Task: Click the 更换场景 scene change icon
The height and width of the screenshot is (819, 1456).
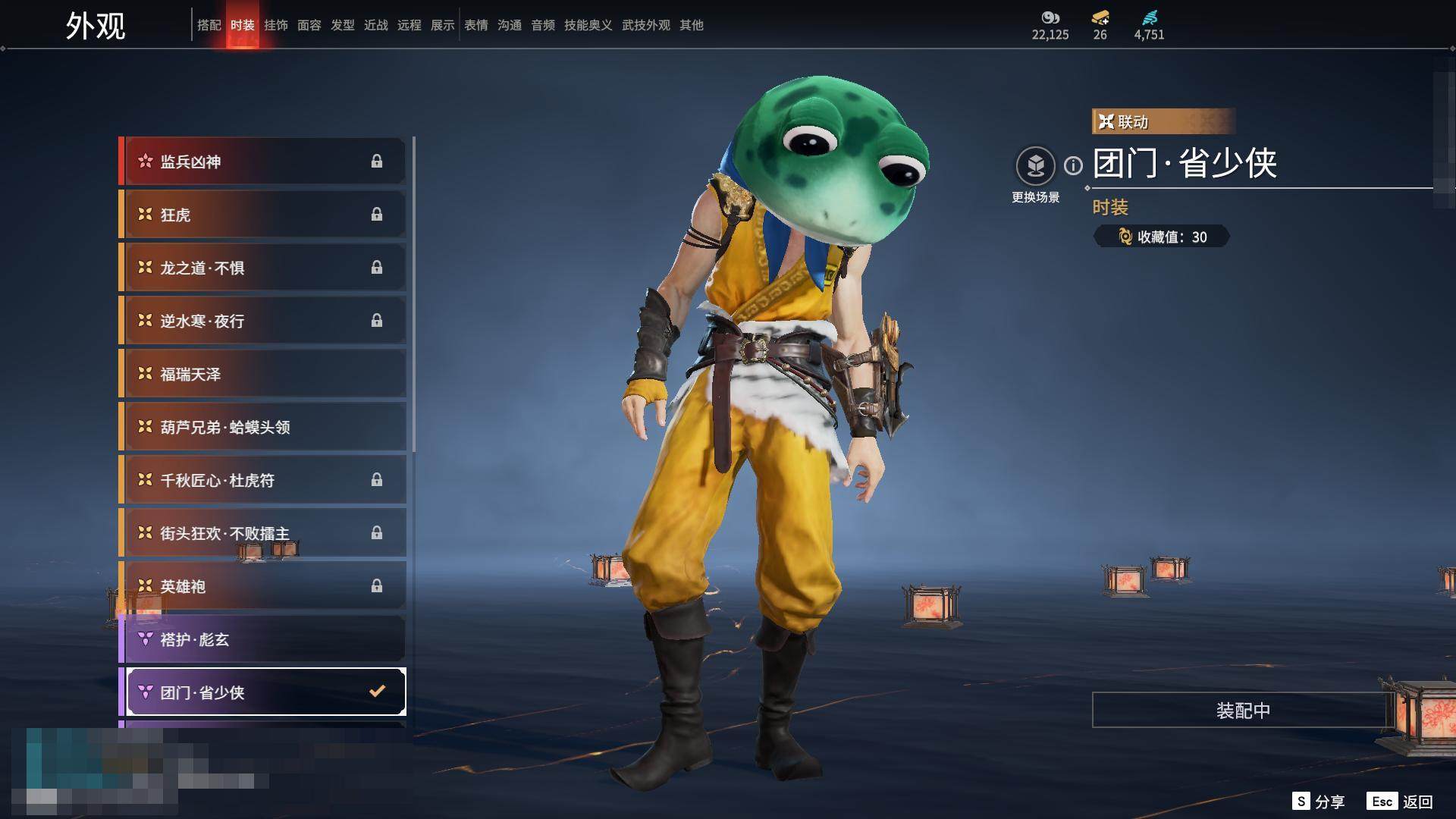Action: pos(1035,166)
